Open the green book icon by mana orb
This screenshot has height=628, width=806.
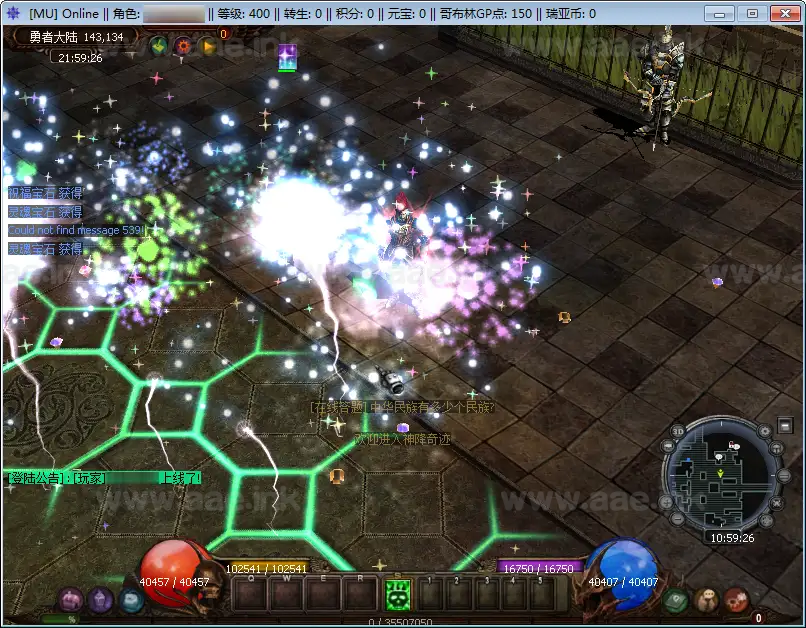click(x=675, y=600)
